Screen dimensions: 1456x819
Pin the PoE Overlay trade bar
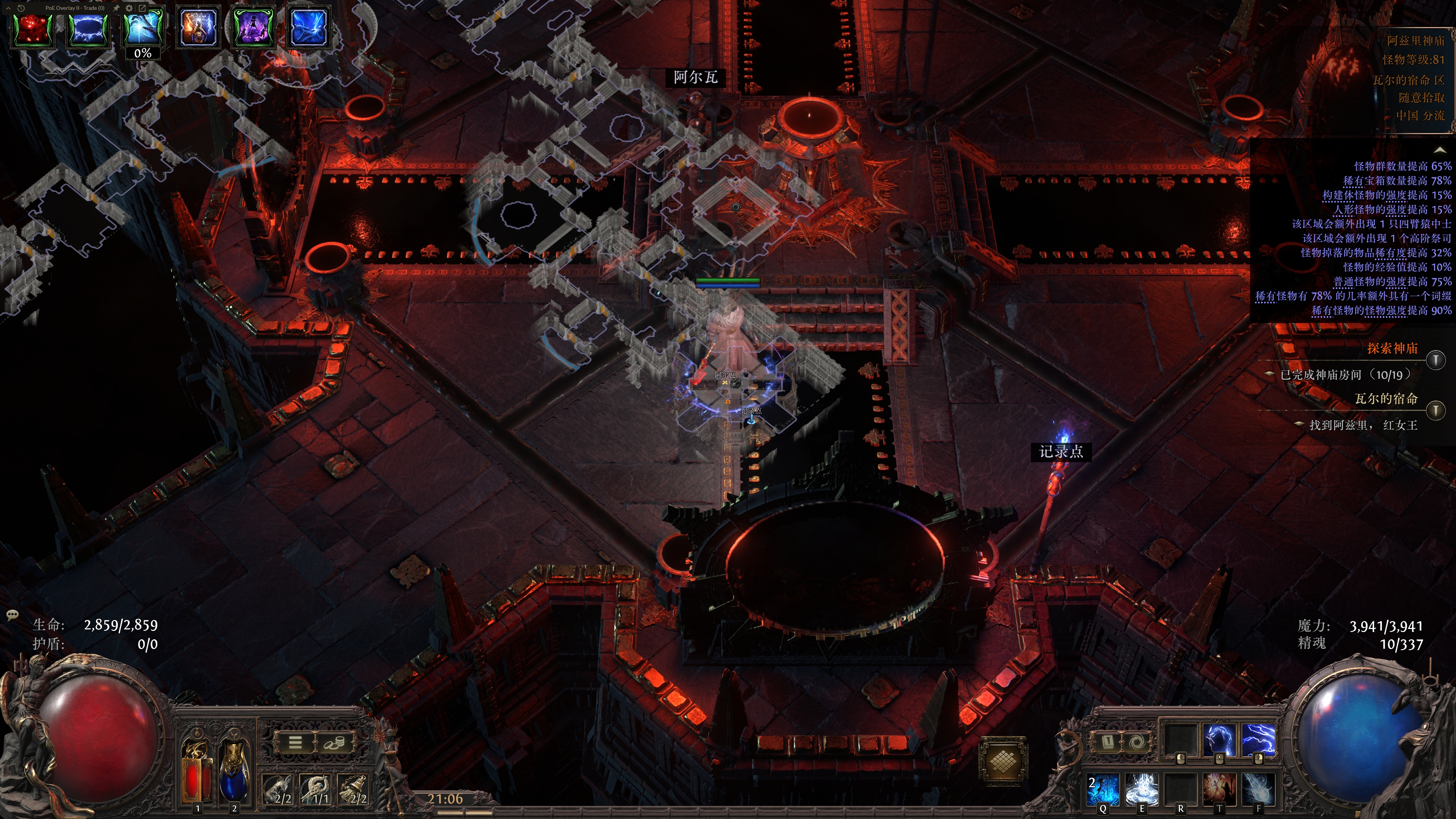[x=116, y=8]
